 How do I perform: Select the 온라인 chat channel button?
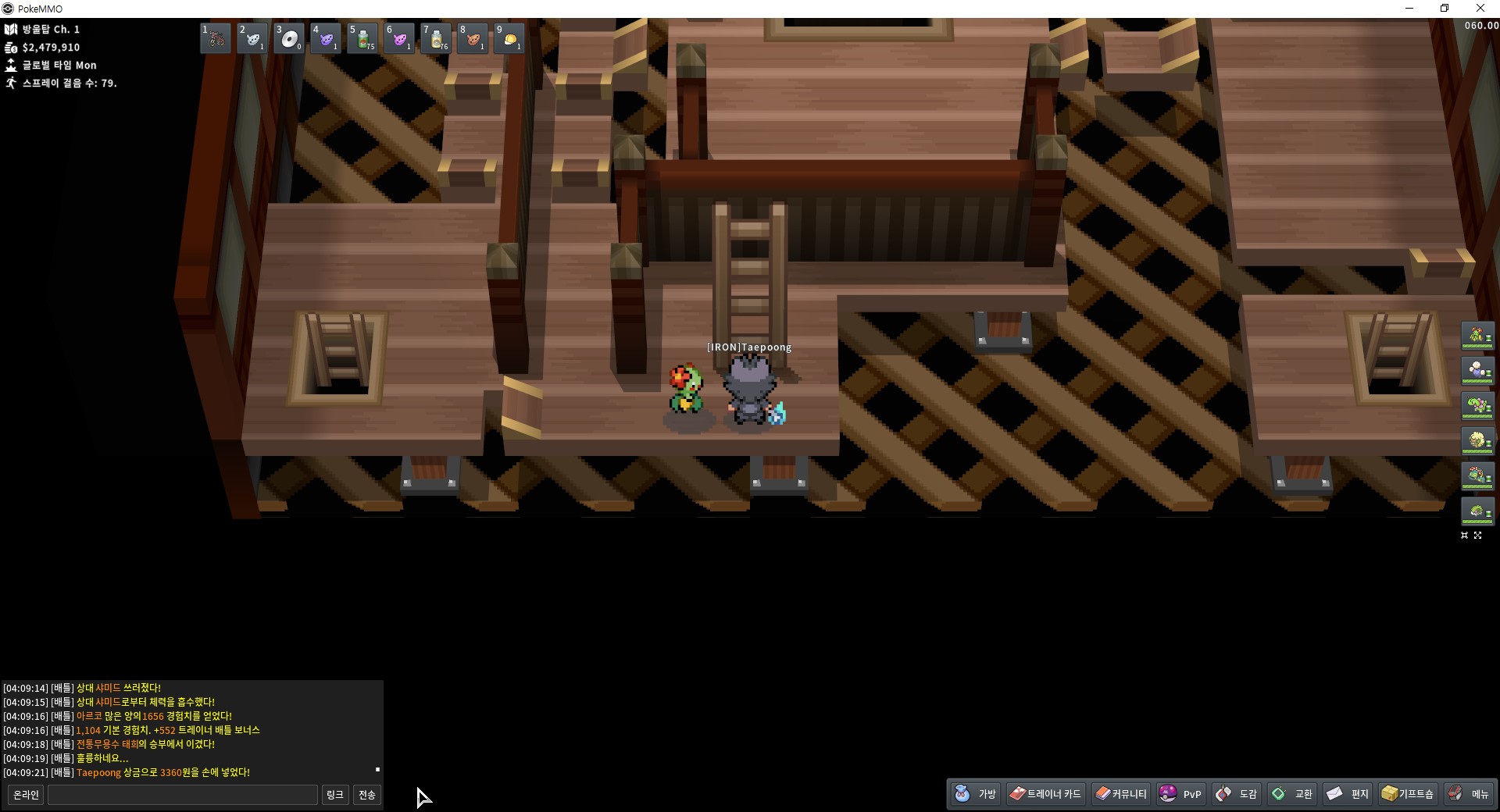[x=26, y=795]
